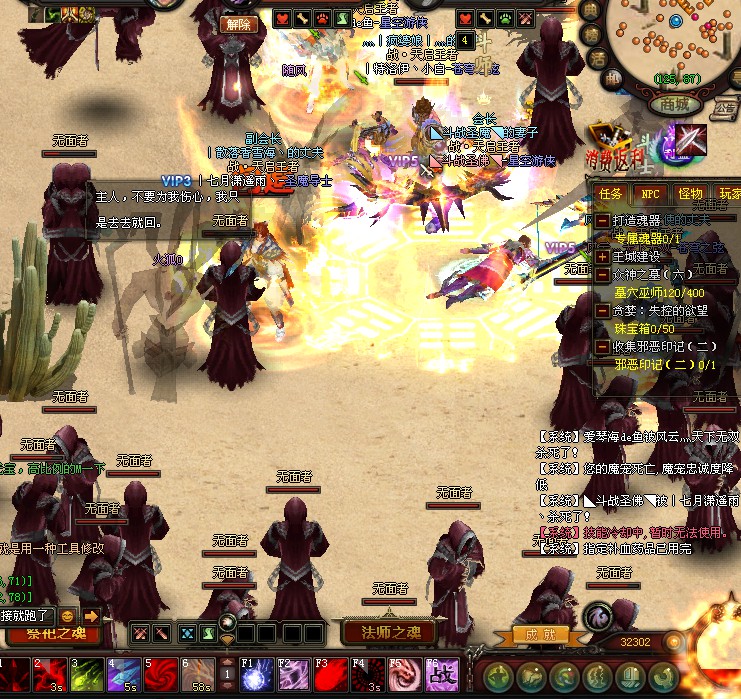Click the 解除 button
This screenshot has width=741, height=699.
[x=238, y=24]
